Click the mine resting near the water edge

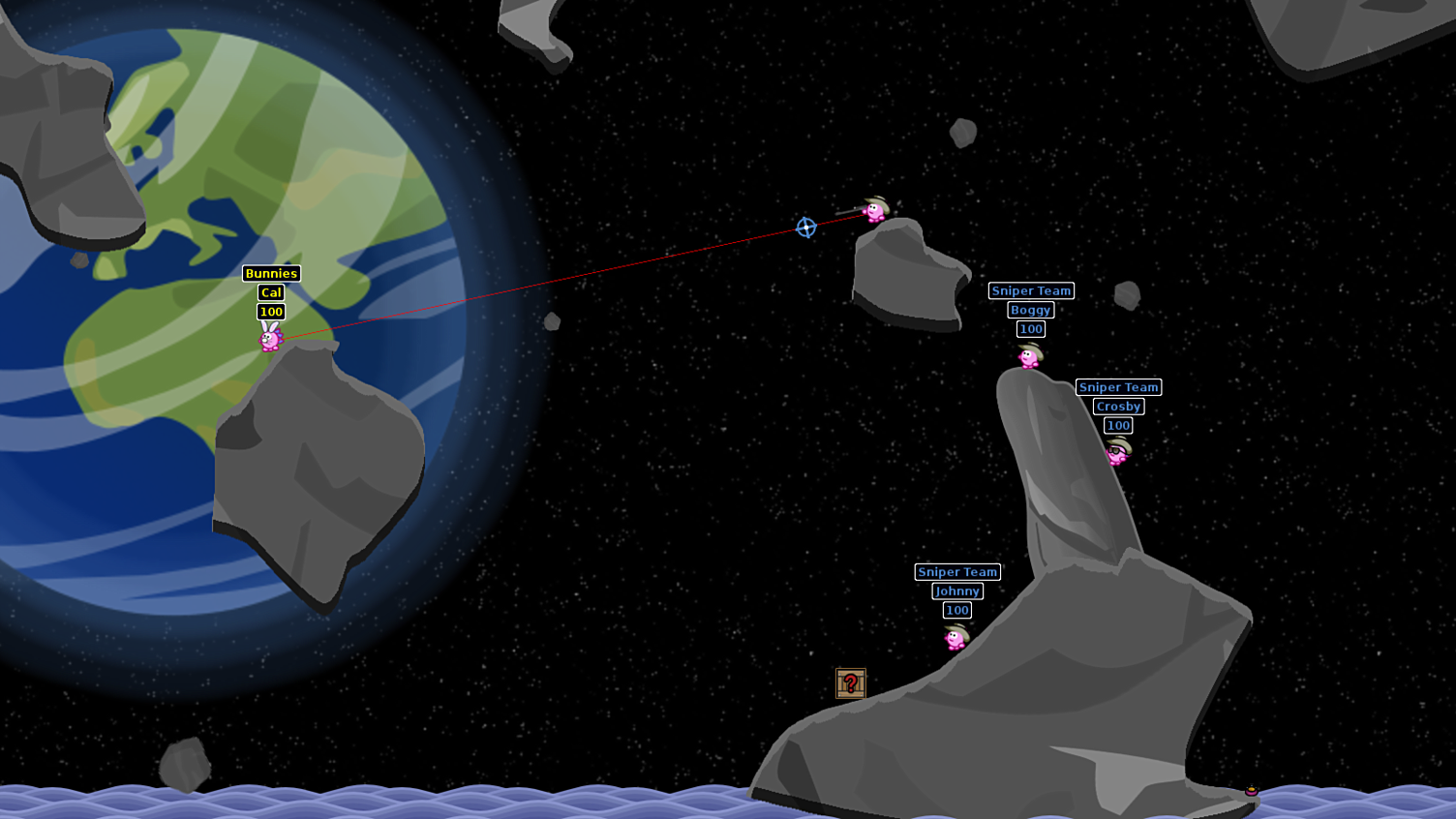click(1251, 791)
